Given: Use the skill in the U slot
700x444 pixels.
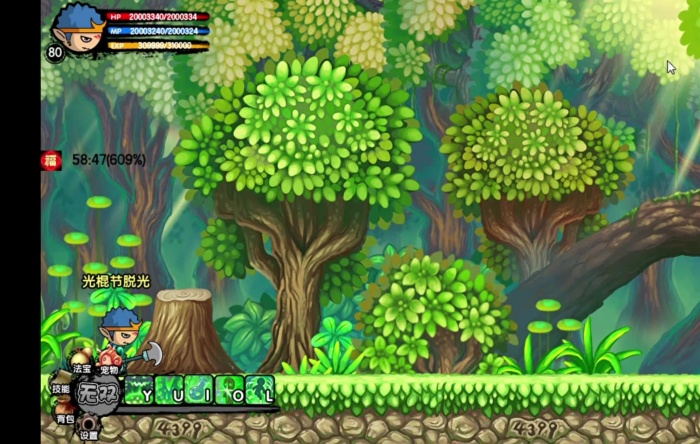Looking at the screenshot, I should 170,389.
